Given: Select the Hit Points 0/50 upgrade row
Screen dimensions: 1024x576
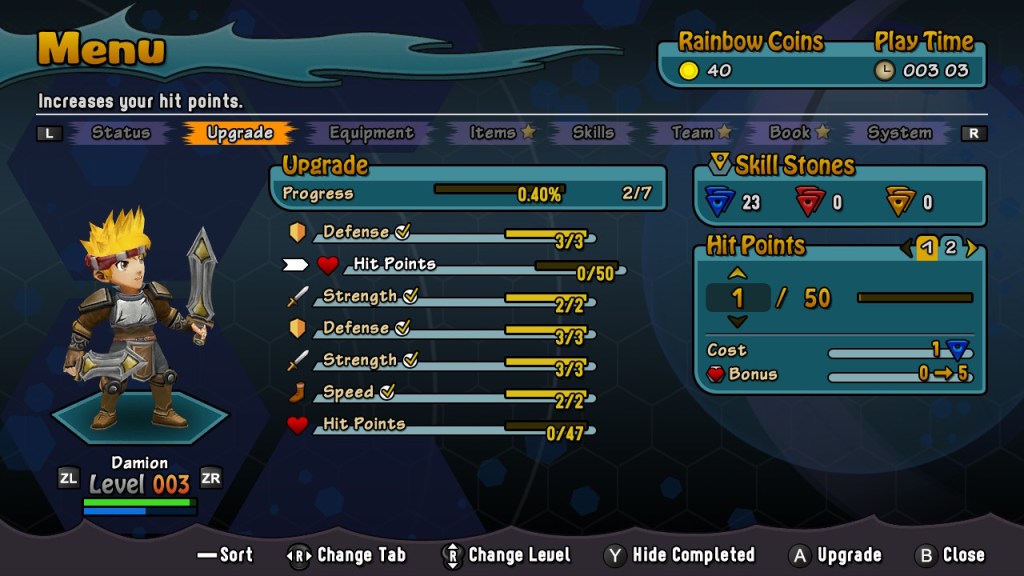Looking at the screenshot, I should pos(450,265).
